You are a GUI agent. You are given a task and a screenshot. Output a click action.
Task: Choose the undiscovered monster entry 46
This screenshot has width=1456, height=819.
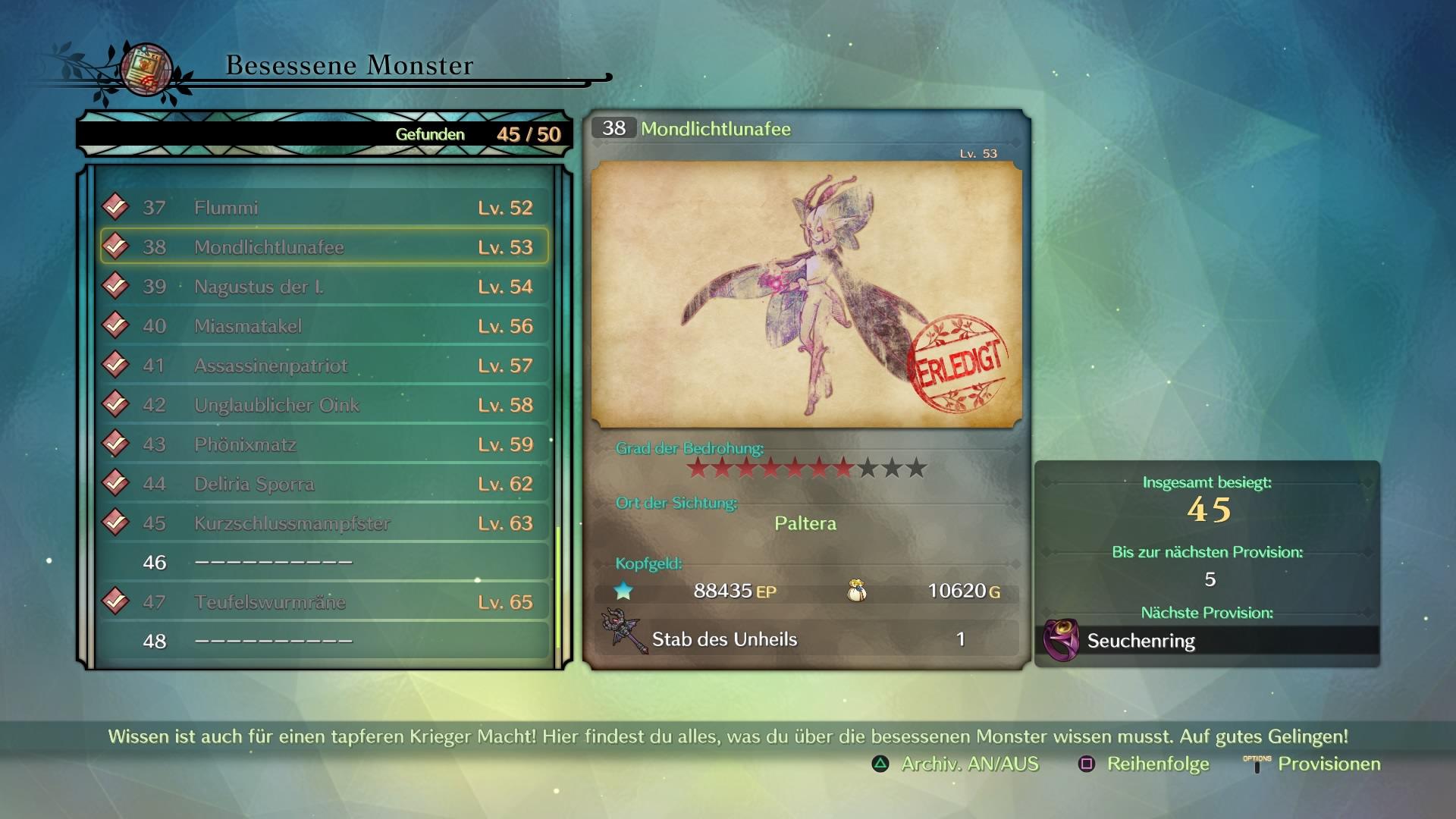[x=325, y=563]
